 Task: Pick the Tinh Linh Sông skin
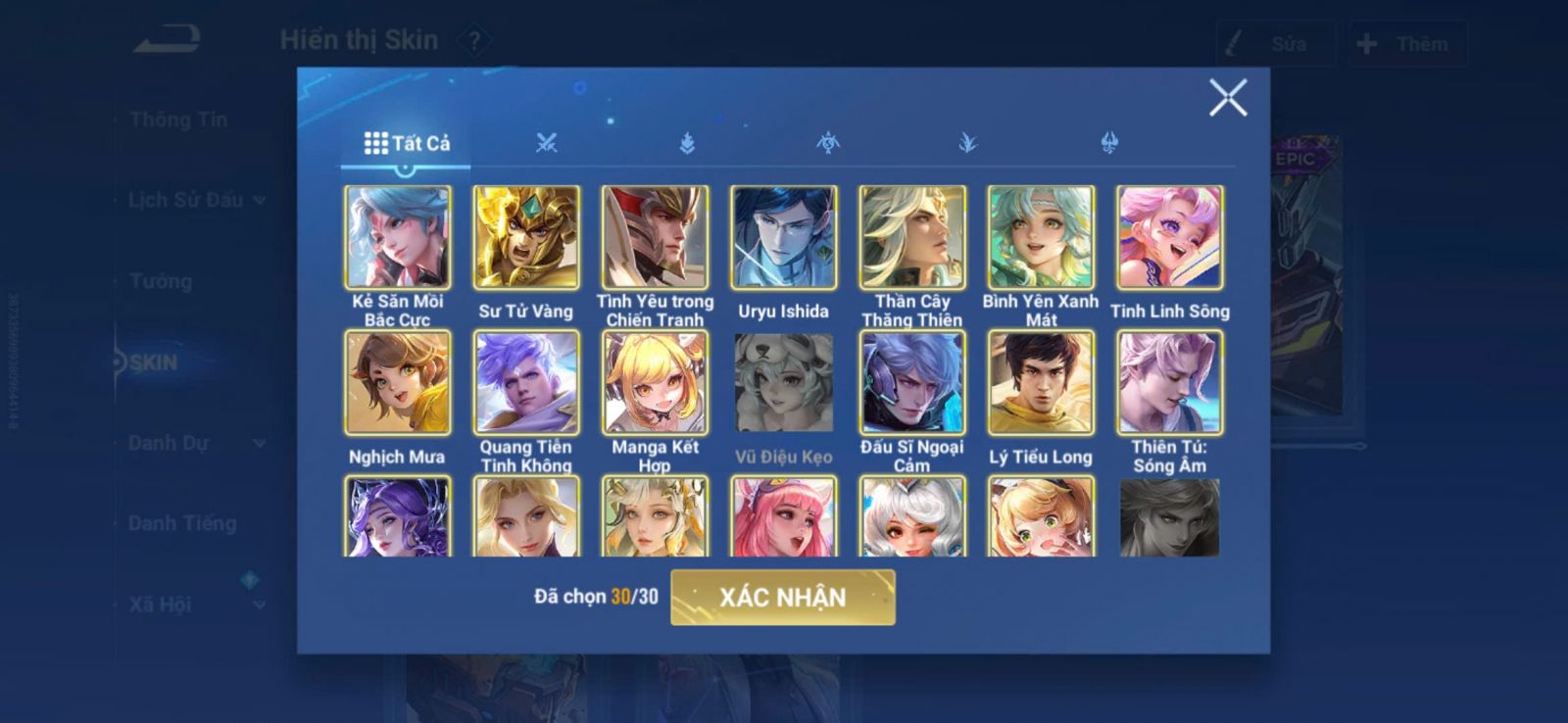coord(1169,238)
